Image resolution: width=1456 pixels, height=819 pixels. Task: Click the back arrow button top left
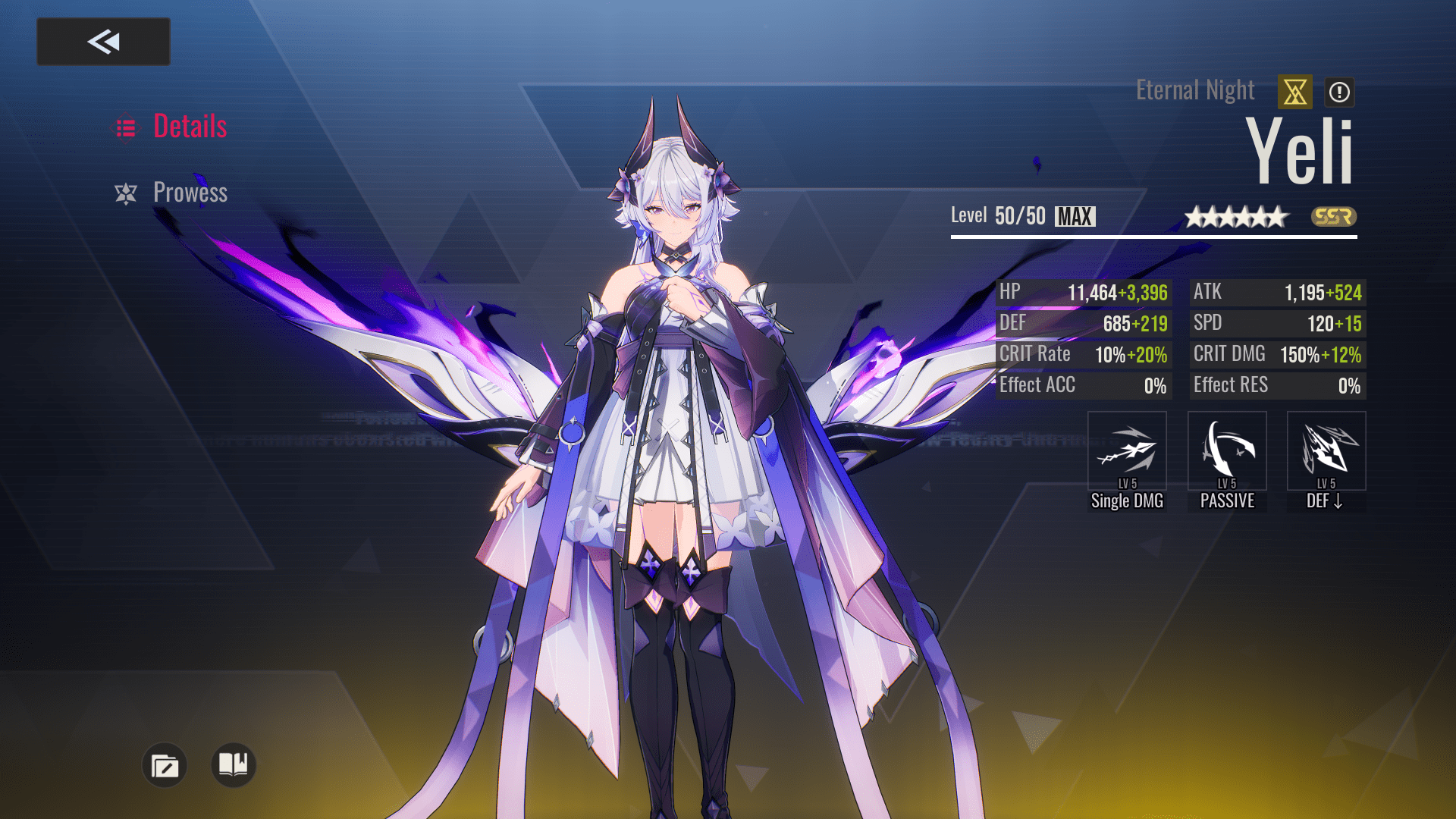(103, 41)
